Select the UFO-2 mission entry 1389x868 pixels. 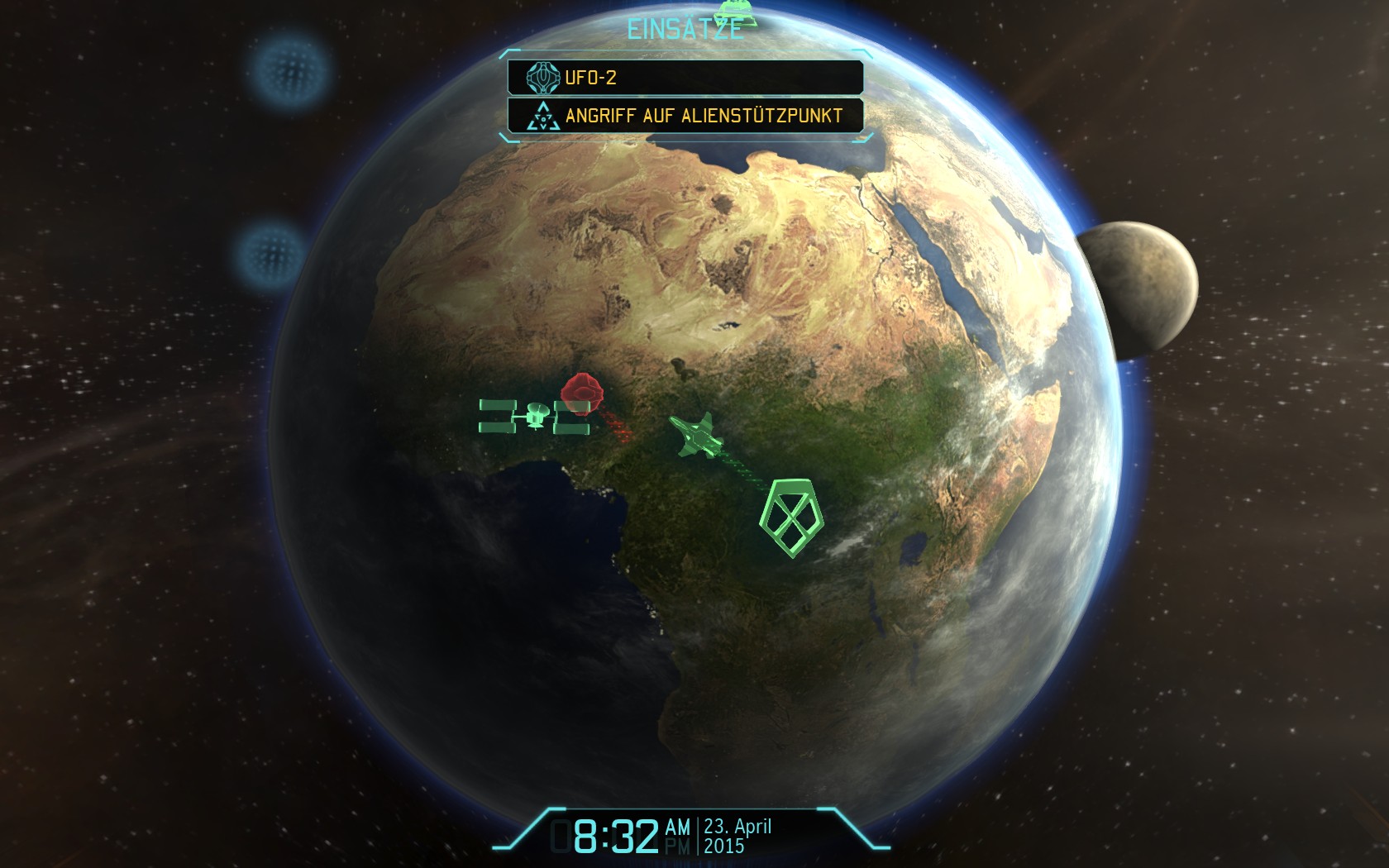click(685, 78)
